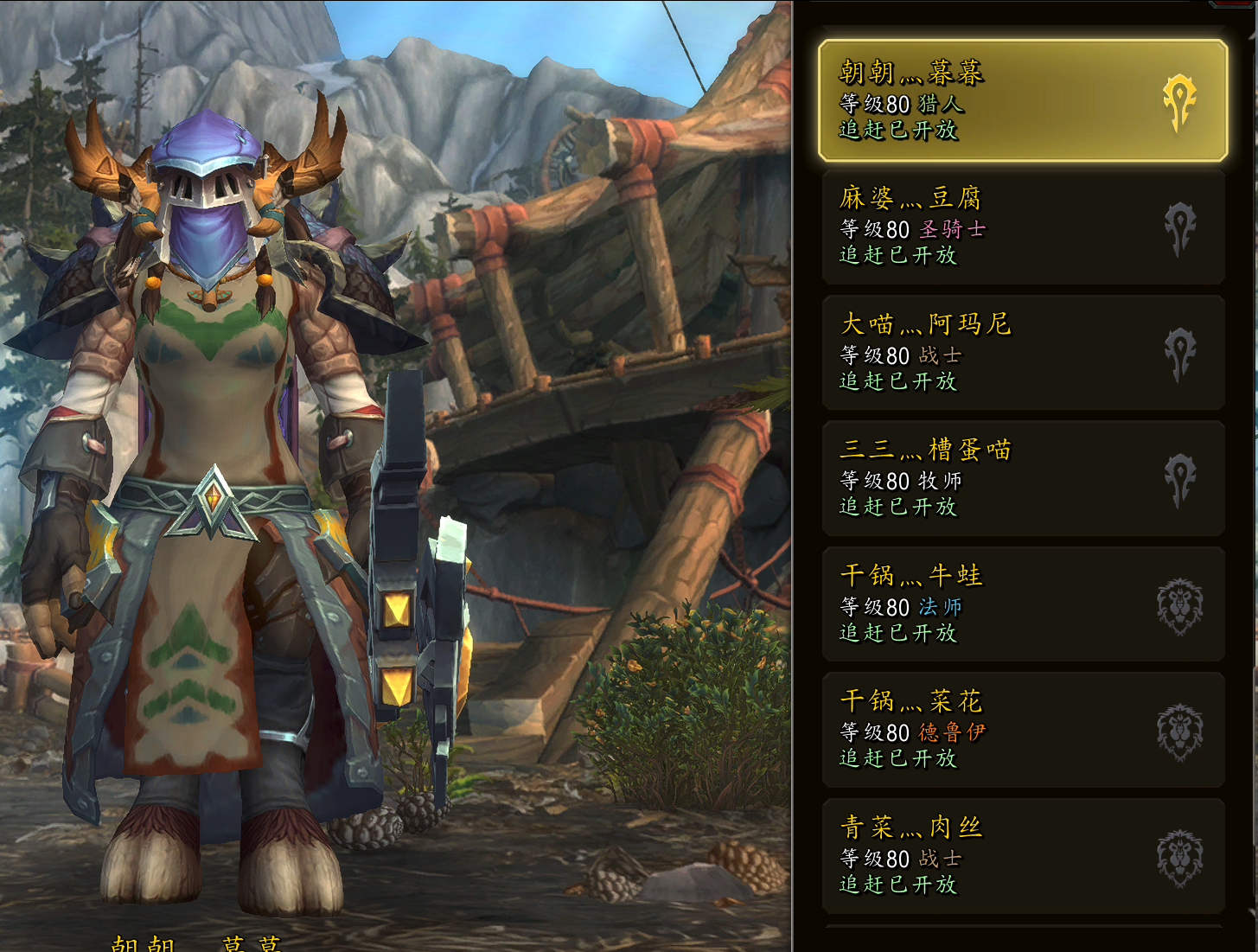Pick the priest character 三三灬槽蛋喵
The height and width of the screenshot is (952, 1258).
tap(1022, 478)
